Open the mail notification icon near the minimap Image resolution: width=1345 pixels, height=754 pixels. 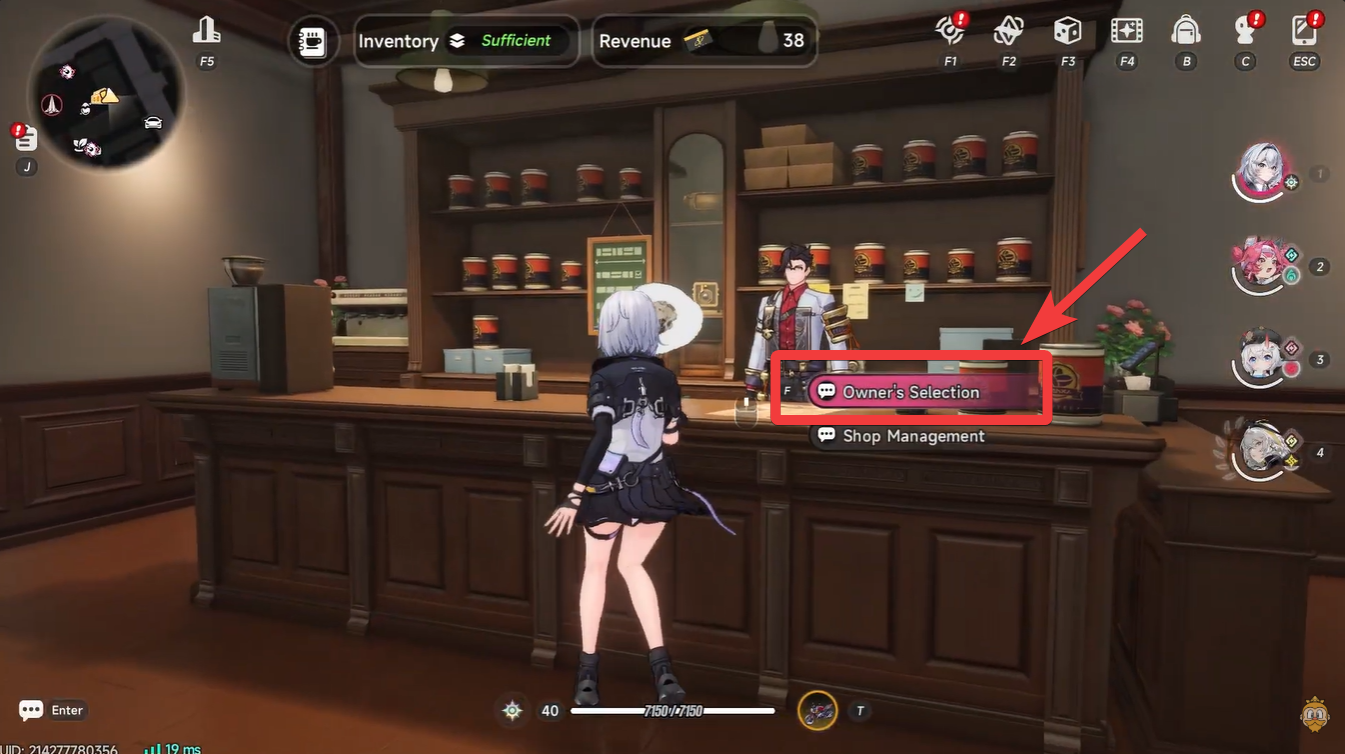click(x=24, y=138)
